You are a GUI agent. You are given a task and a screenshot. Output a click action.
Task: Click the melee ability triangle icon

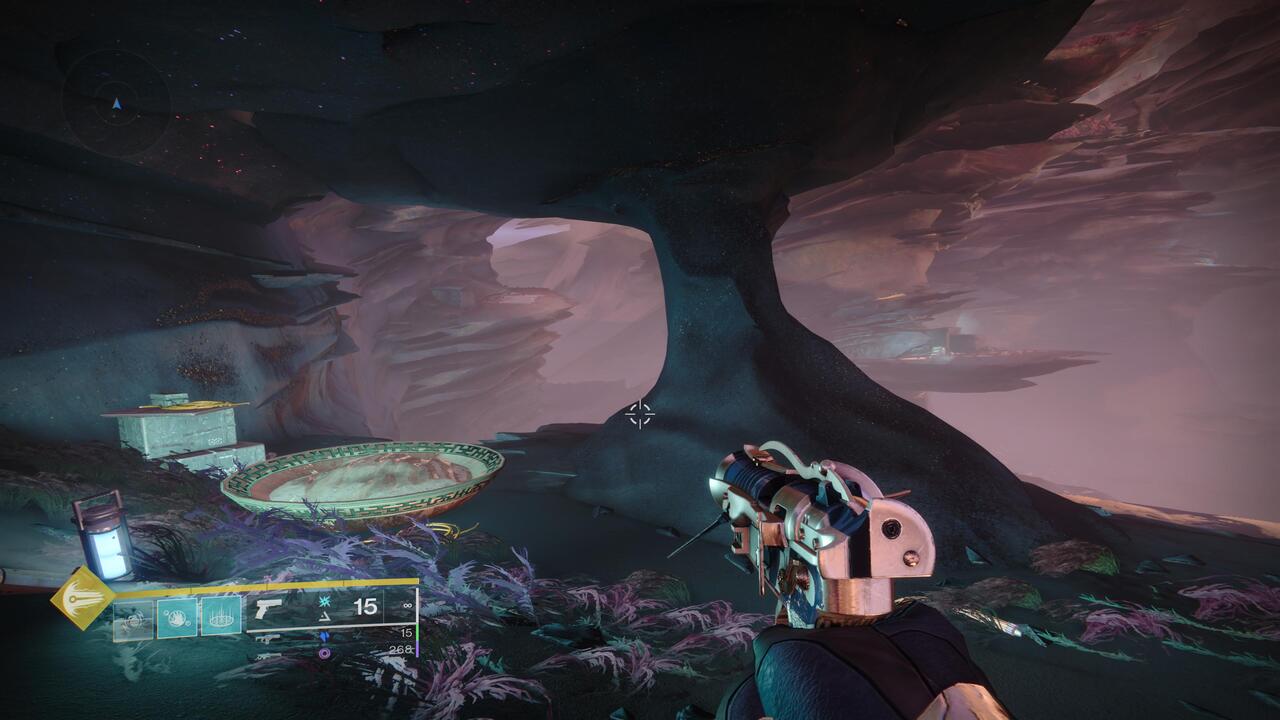pyautogui.click(x=323, y=617)
